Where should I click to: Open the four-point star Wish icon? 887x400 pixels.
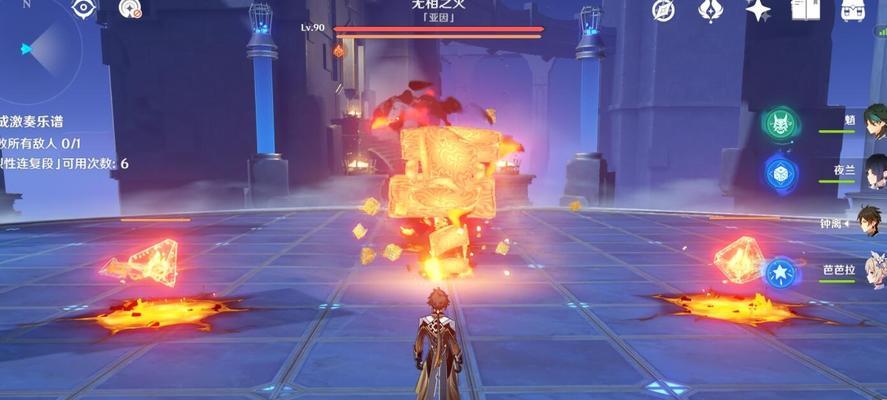tap(758, 10)
